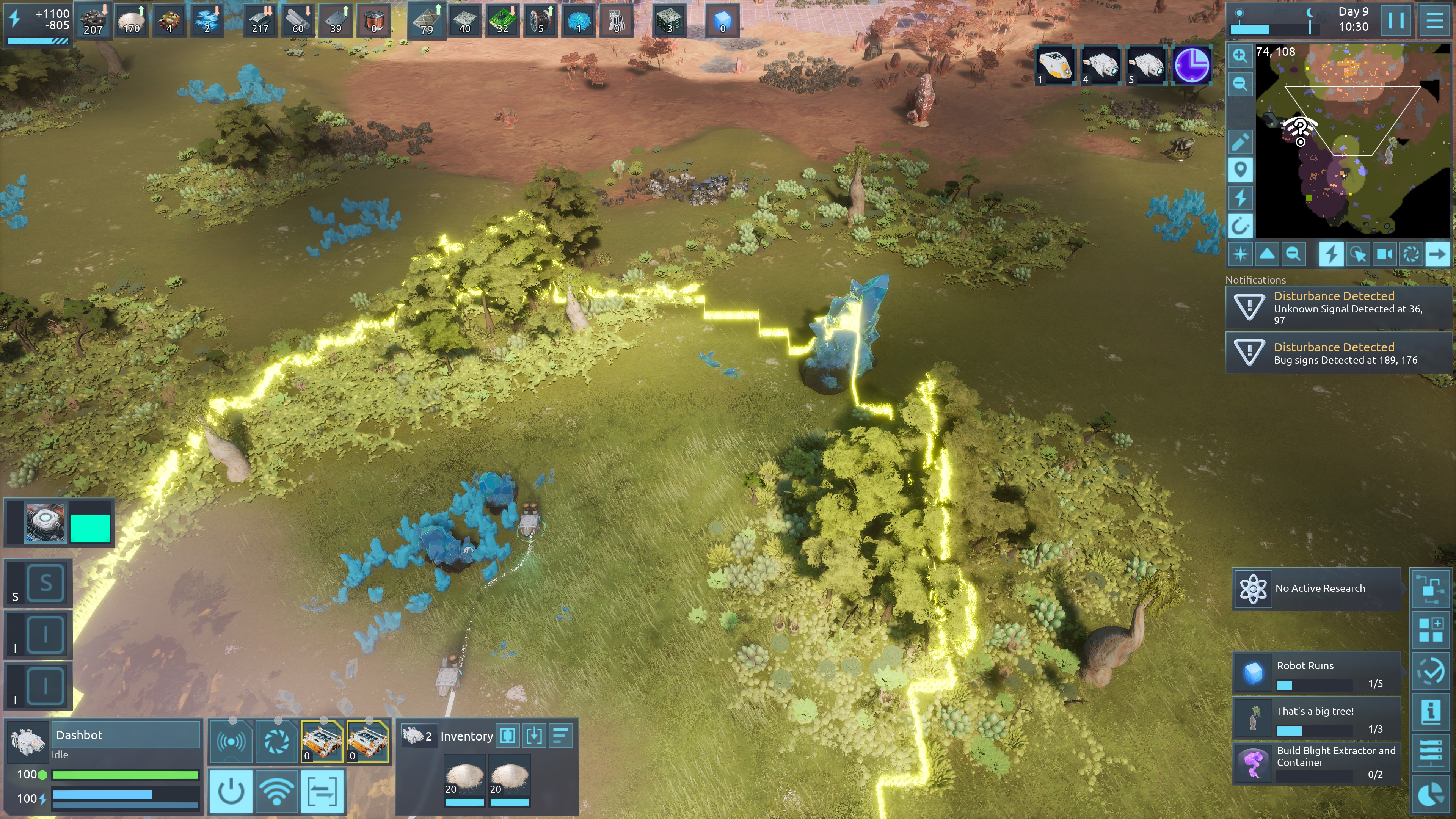
Task: Open the No Active Research panel
Action: pyautogui.click(x=1316, y=588)
